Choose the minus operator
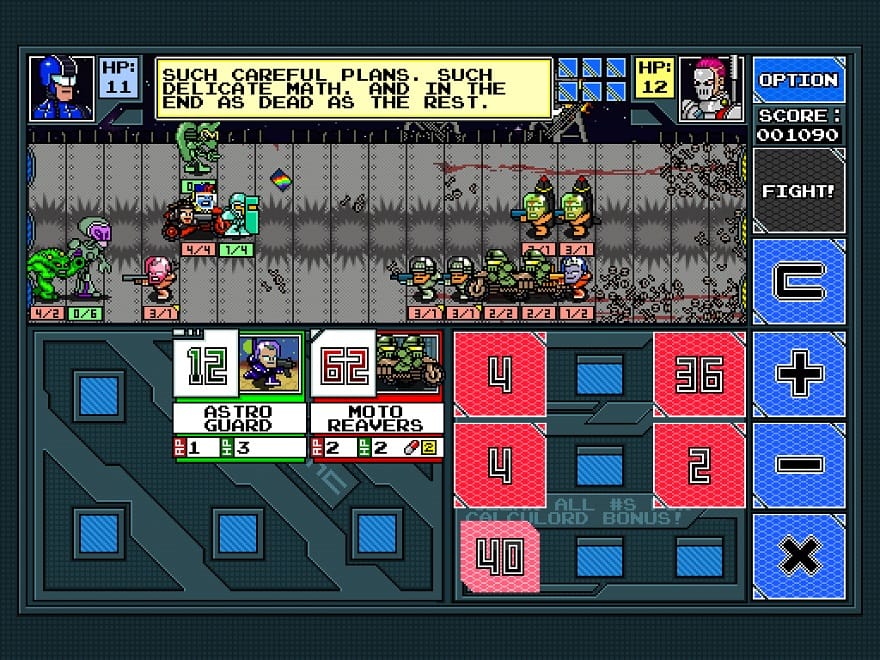880x660 pixels. pos(798,465)
